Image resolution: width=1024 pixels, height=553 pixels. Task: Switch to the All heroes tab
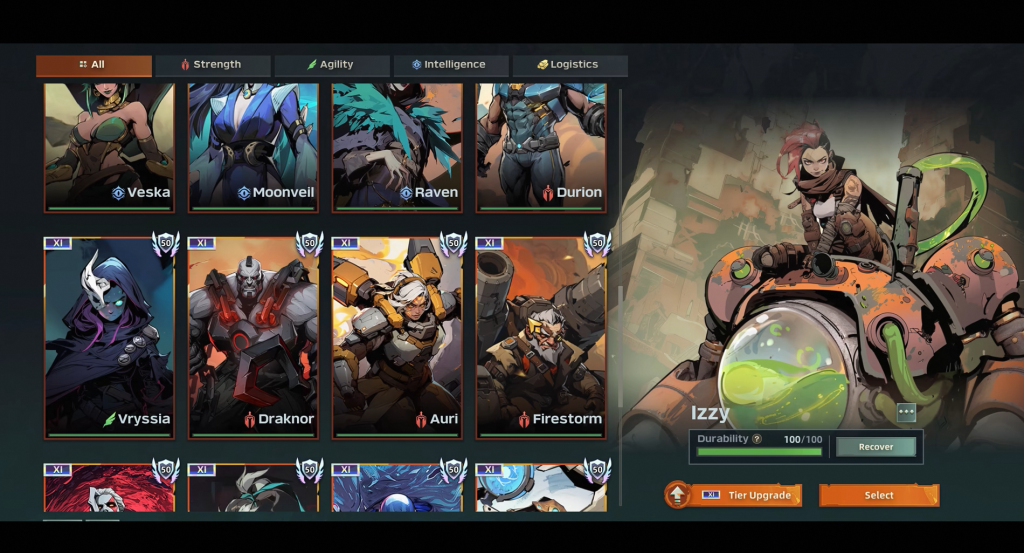[x=93, y=65]
